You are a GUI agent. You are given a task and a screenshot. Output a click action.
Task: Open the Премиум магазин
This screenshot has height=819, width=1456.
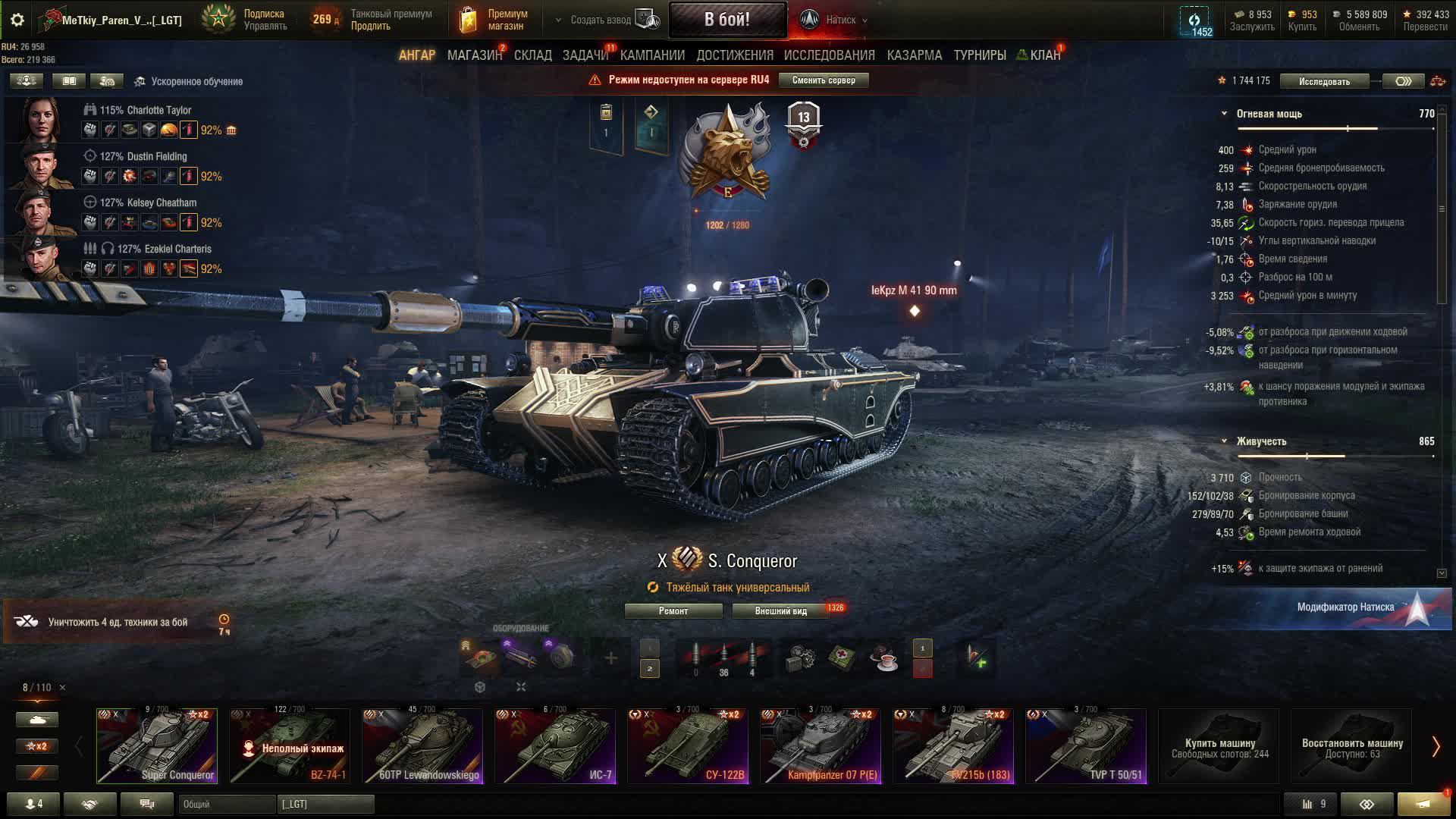coord(494,20)
